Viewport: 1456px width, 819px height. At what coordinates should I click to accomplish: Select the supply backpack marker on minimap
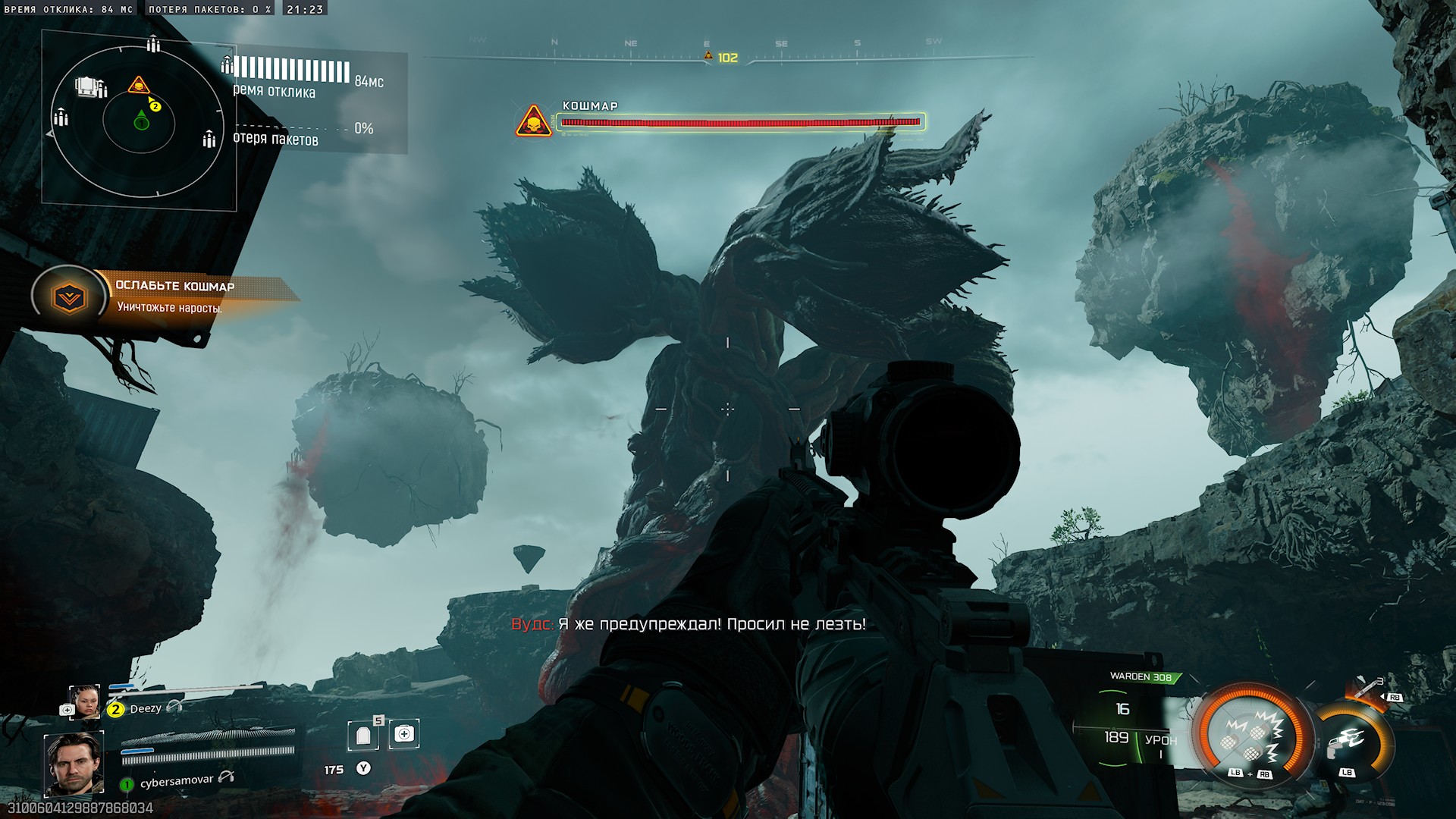pyautogui.click(x=89, y=86)
